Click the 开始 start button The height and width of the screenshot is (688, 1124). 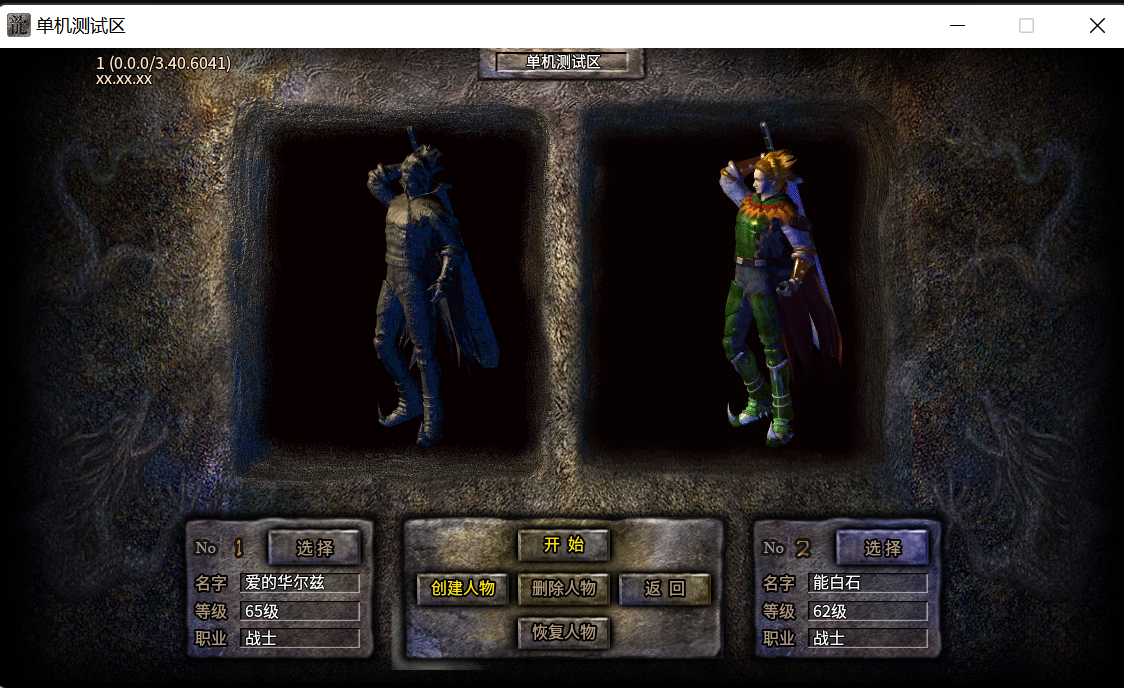(563, 545)
